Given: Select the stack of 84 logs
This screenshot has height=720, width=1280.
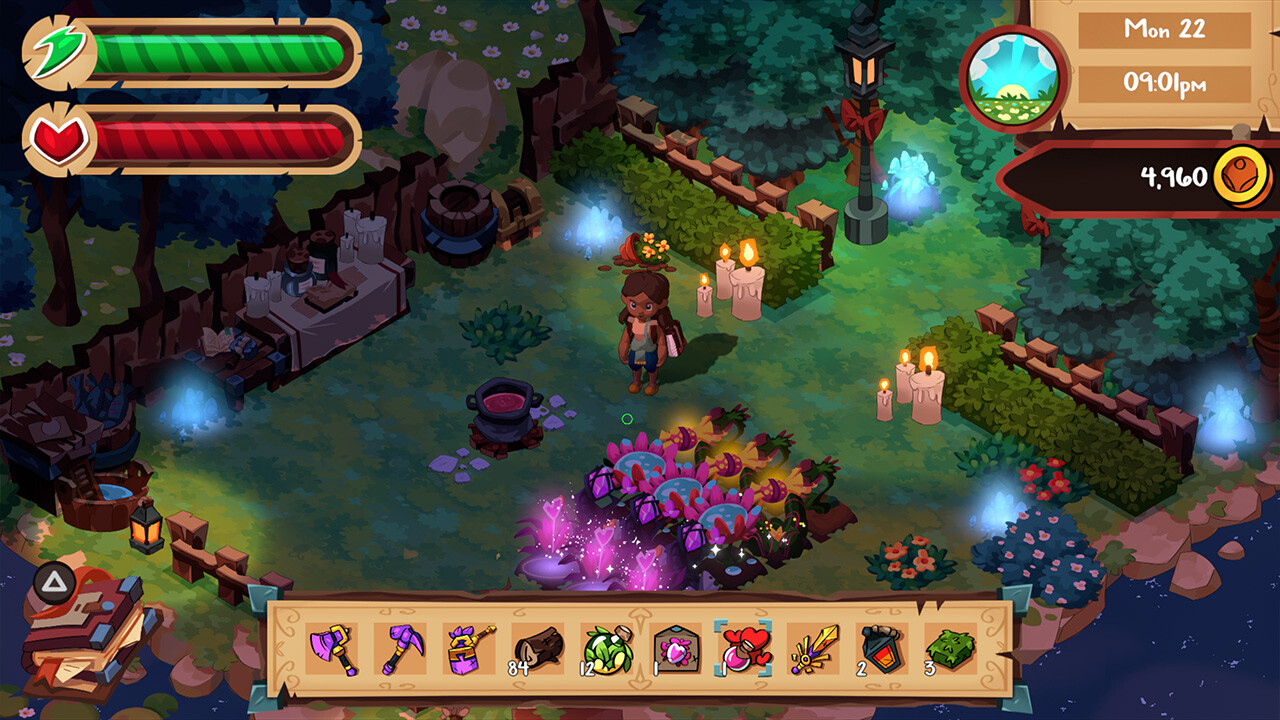Looking at the screenshot, I should 535,650.
